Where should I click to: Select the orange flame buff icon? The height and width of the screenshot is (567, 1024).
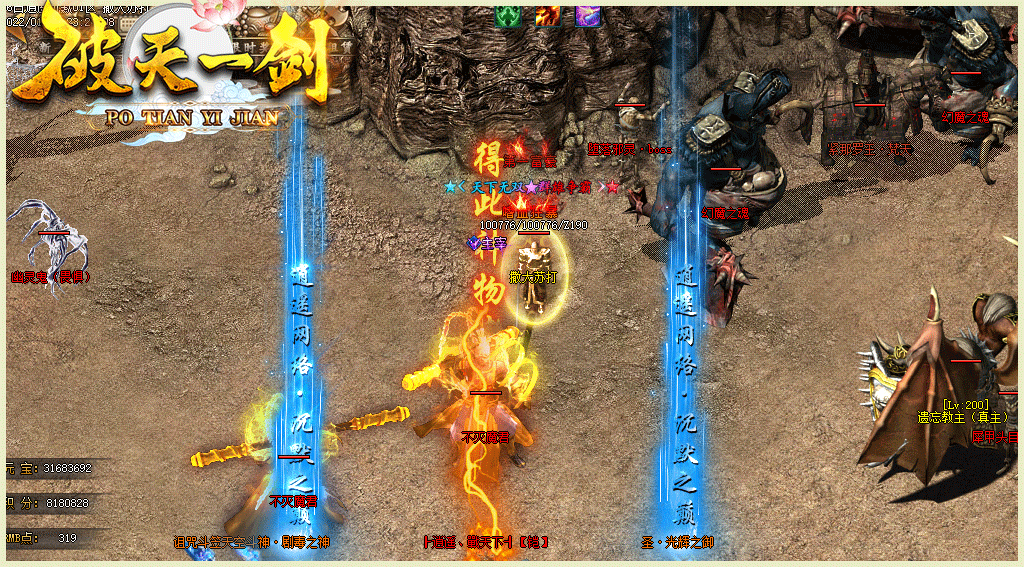[x=547, y=16]
